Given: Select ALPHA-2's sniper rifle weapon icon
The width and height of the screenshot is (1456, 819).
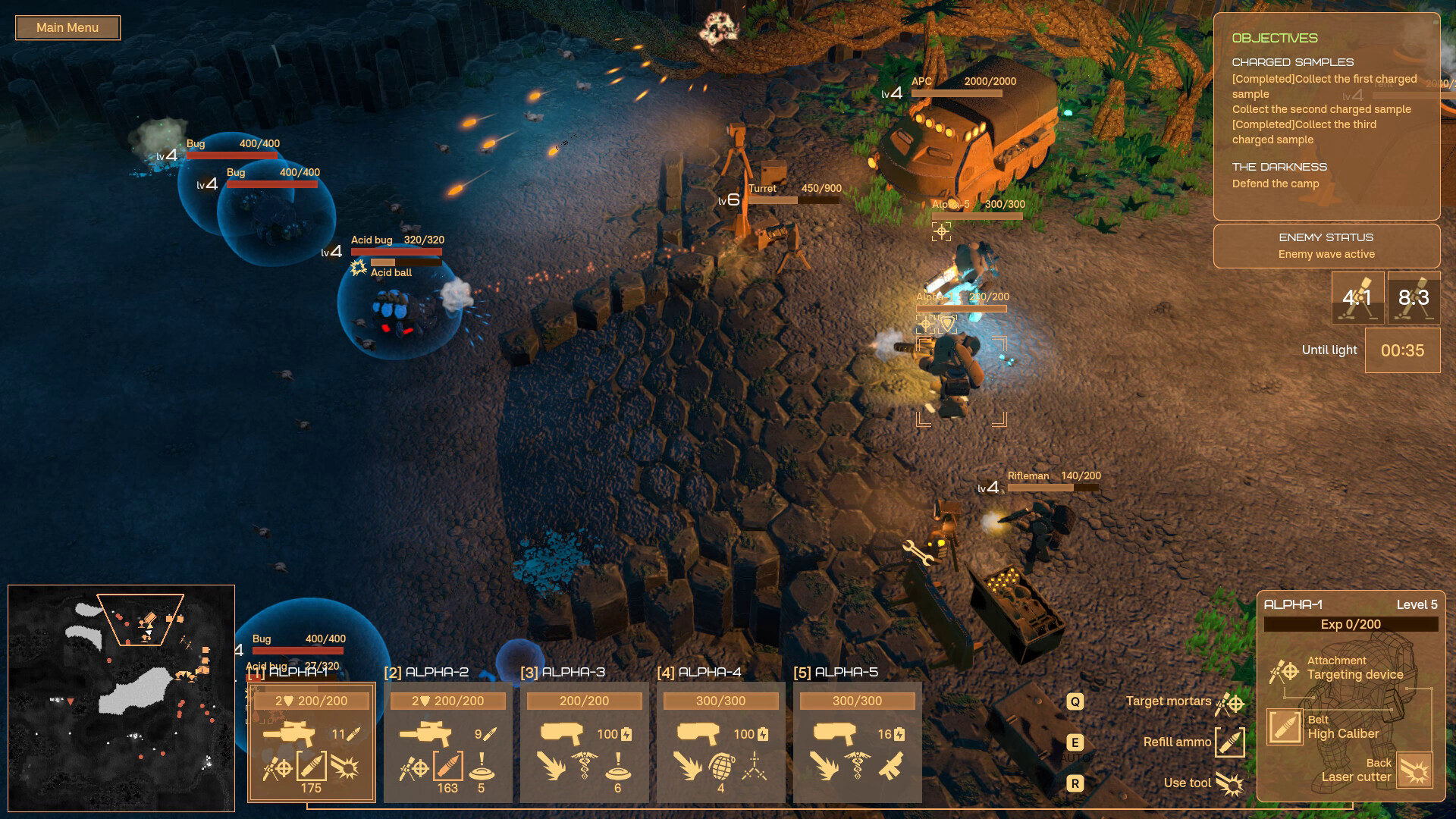Looking at the screenshot, I should 425,734.
